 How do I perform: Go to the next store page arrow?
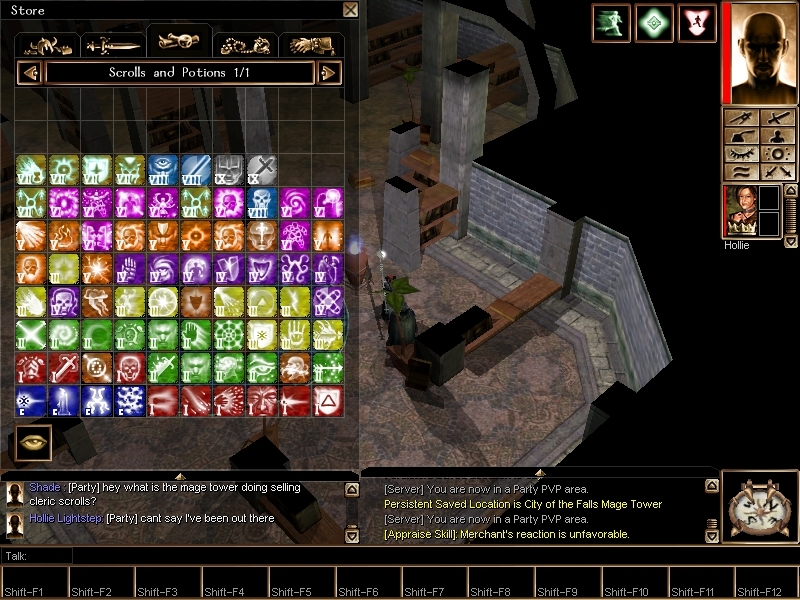point(329,73)
